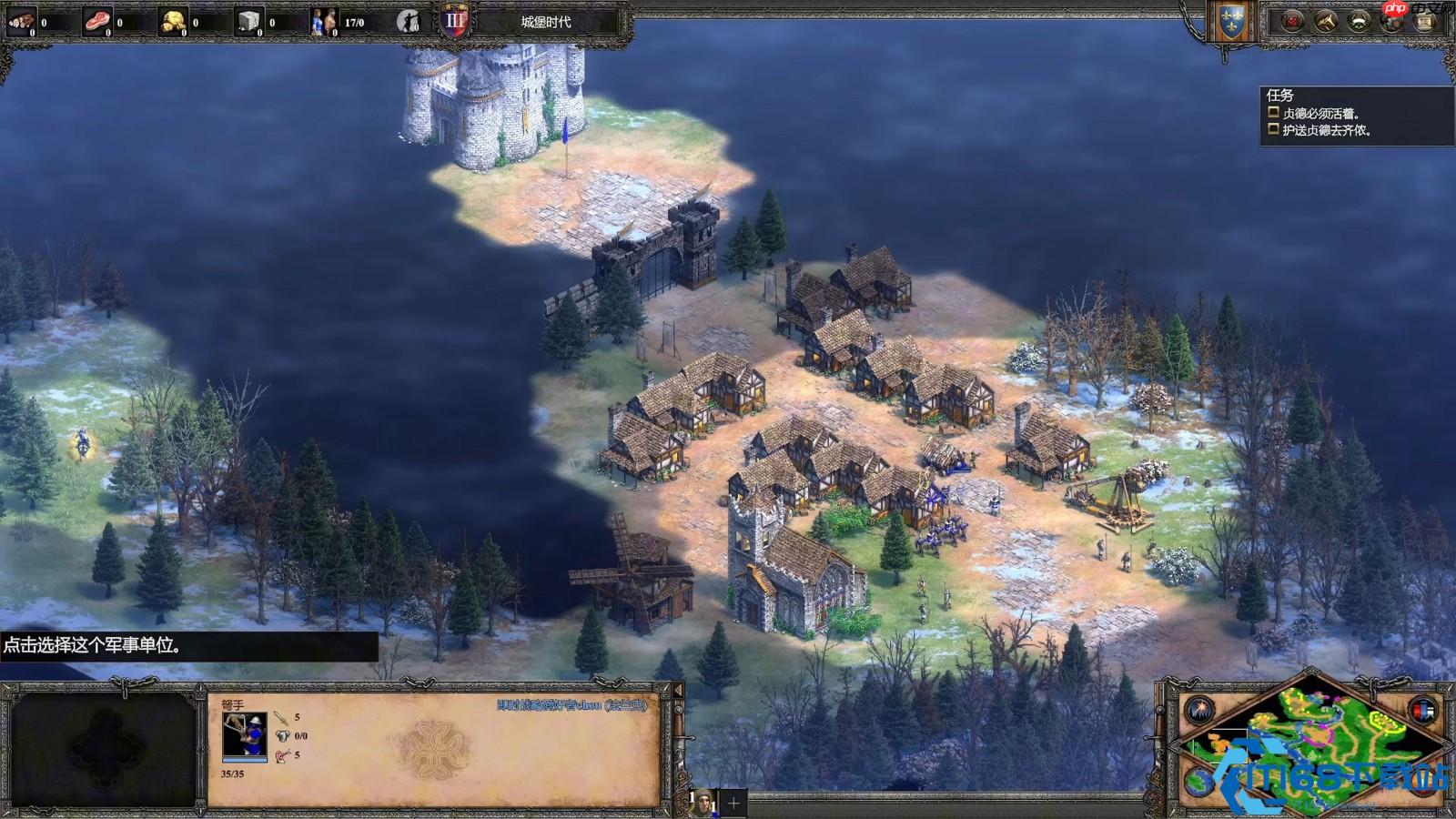Tick the objective to escort 贞德 to 齐侬
This screenshot has height=819, width=1456.
[1274, 129]
